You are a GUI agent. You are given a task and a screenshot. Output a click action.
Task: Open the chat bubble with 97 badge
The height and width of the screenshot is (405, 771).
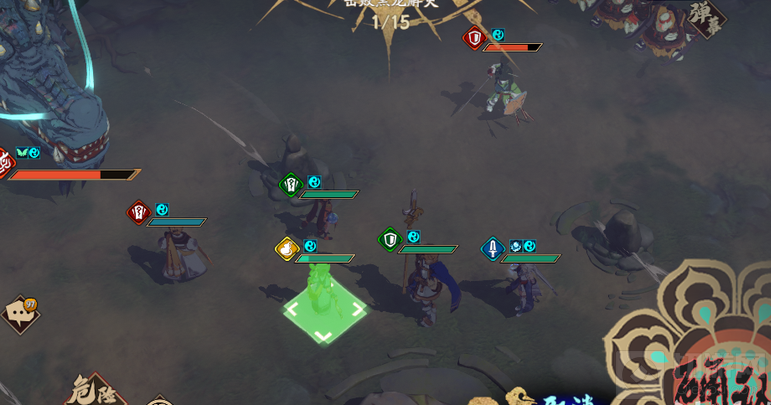[x=21, y=314]
